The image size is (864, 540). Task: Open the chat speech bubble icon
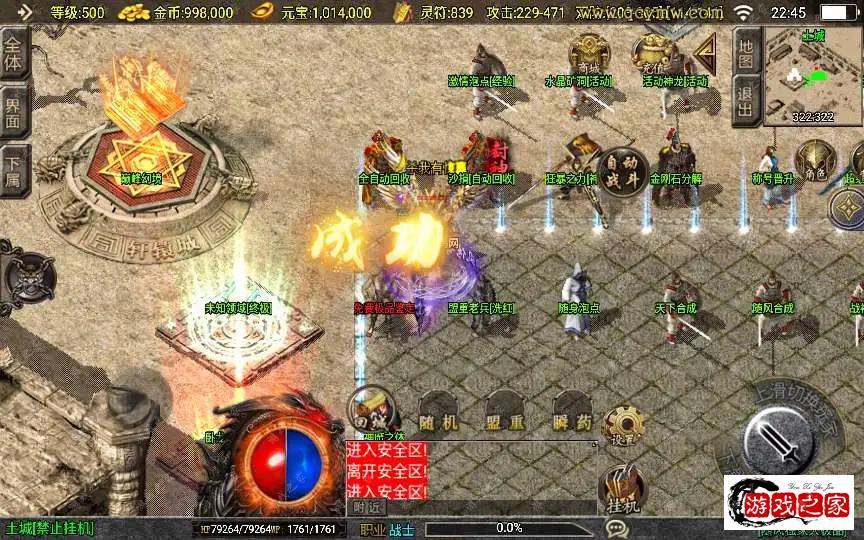pyautogui.click(x=616, y=527)
